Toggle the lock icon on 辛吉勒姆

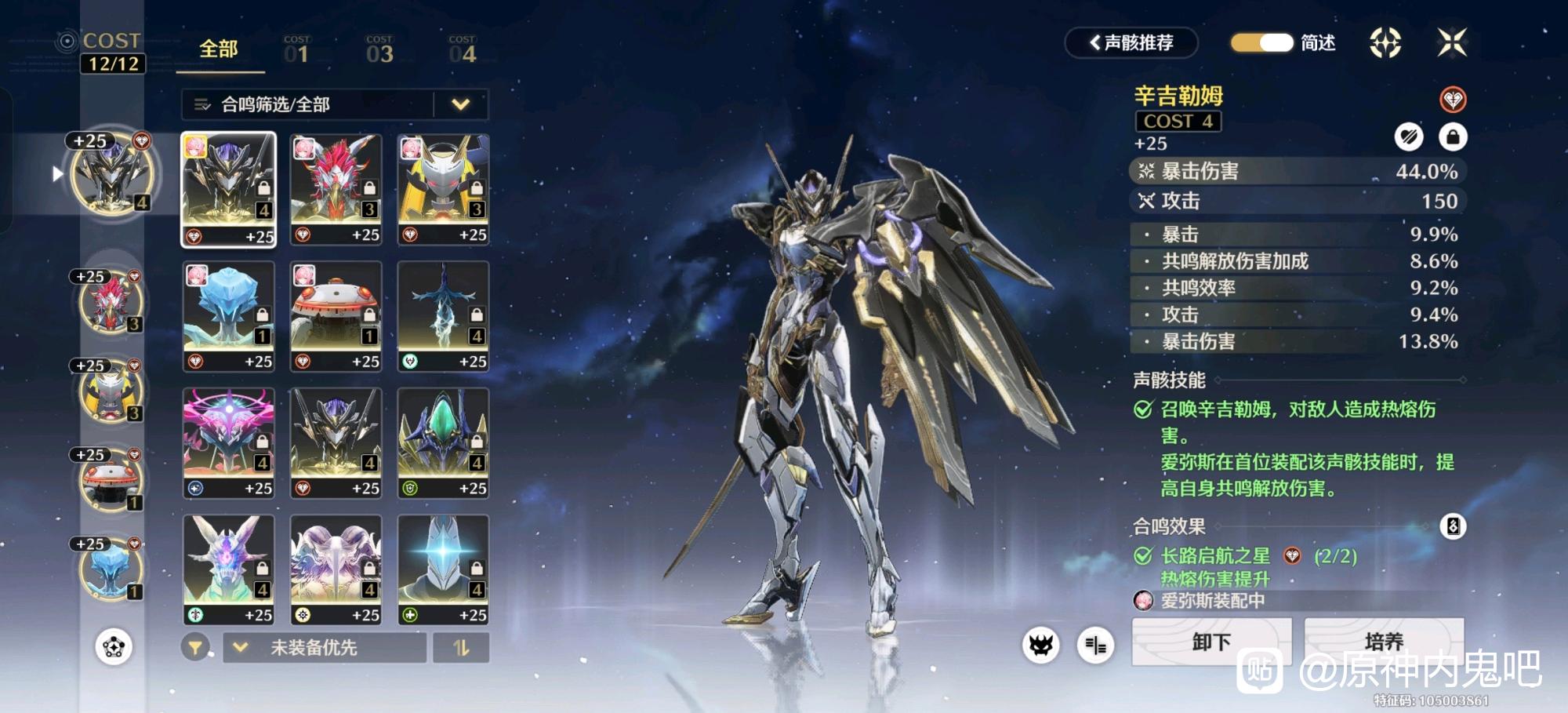click(x=1452, y=137)
